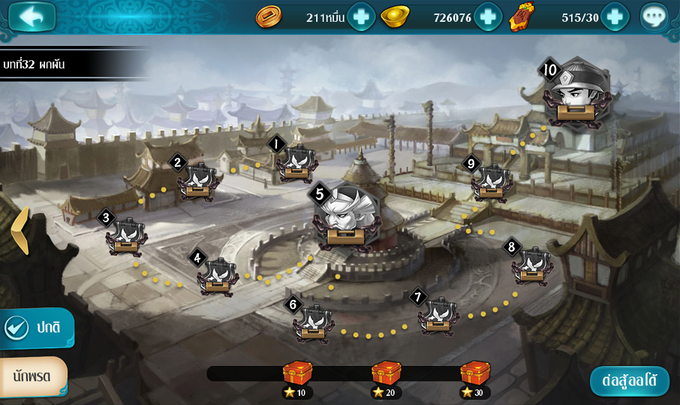Select stage 8 node

530,265
